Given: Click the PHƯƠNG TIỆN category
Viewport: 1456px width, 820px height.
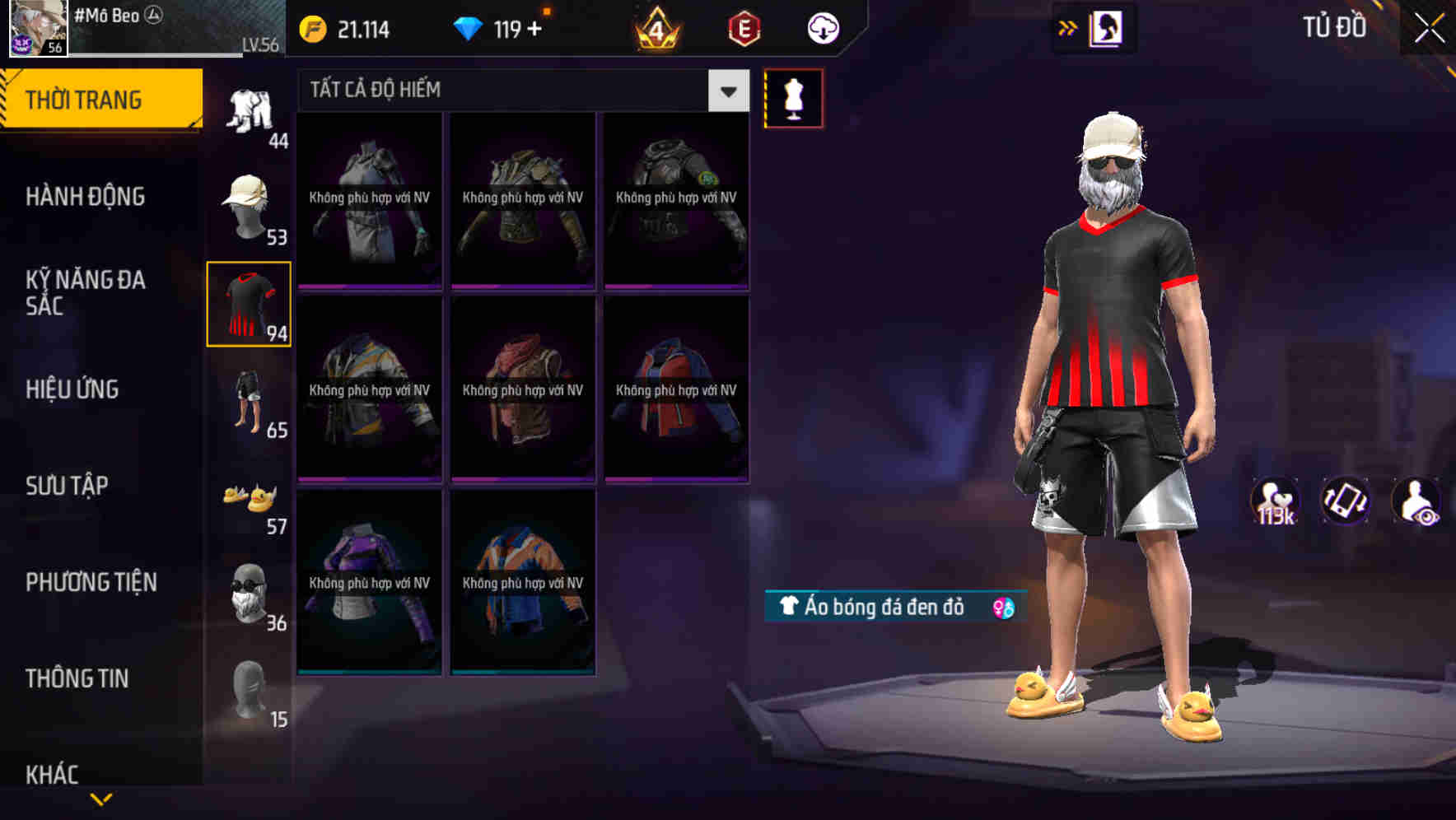Looking at the screenshot, I should point(91,582).
